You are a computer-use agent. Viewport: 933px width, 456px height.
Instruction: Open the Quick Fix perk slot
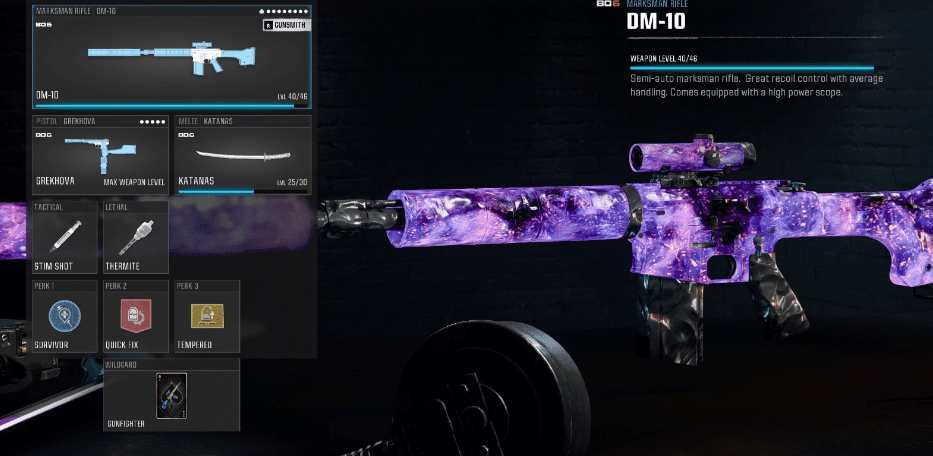point(136,318)
